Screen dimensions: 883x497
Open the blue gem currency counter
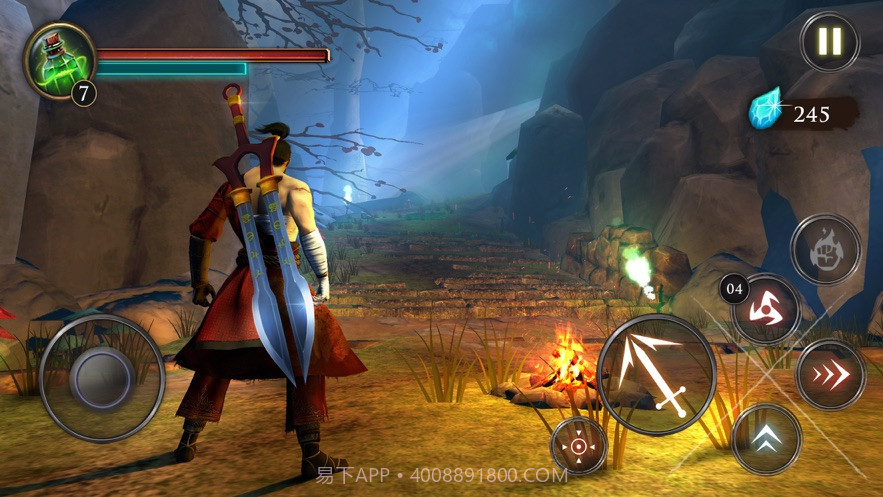pyautogui.click(x=803, y=113)
